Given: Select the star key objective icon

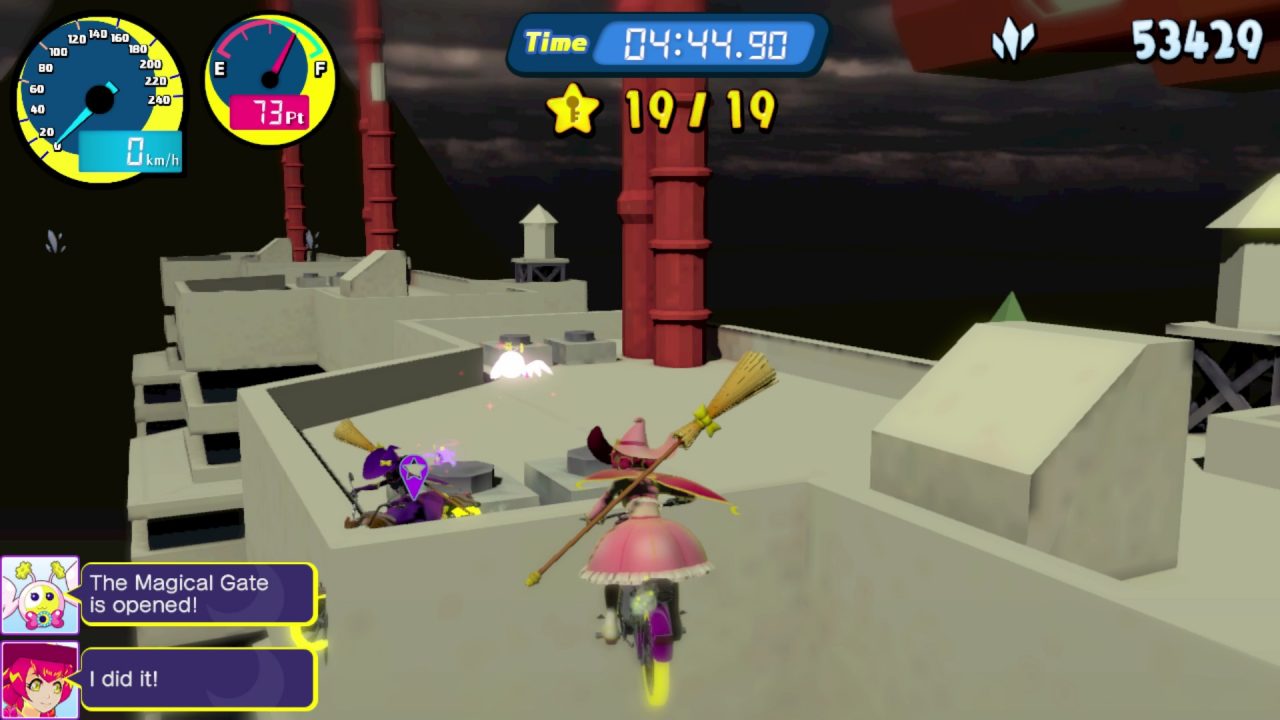Looking at the screenshot, I should click(x=573, y=110).
